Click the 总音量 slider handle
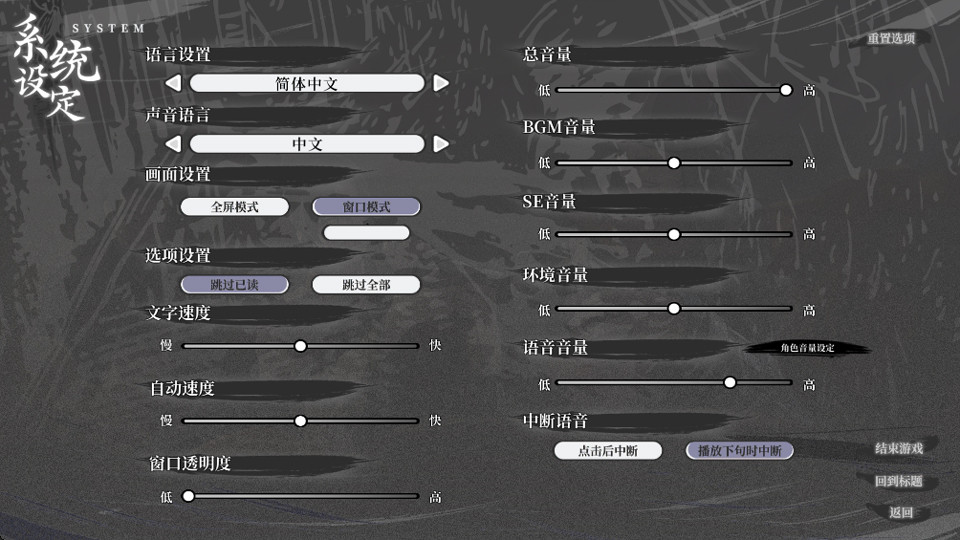 pyautogui.click(x=786, y=90)
